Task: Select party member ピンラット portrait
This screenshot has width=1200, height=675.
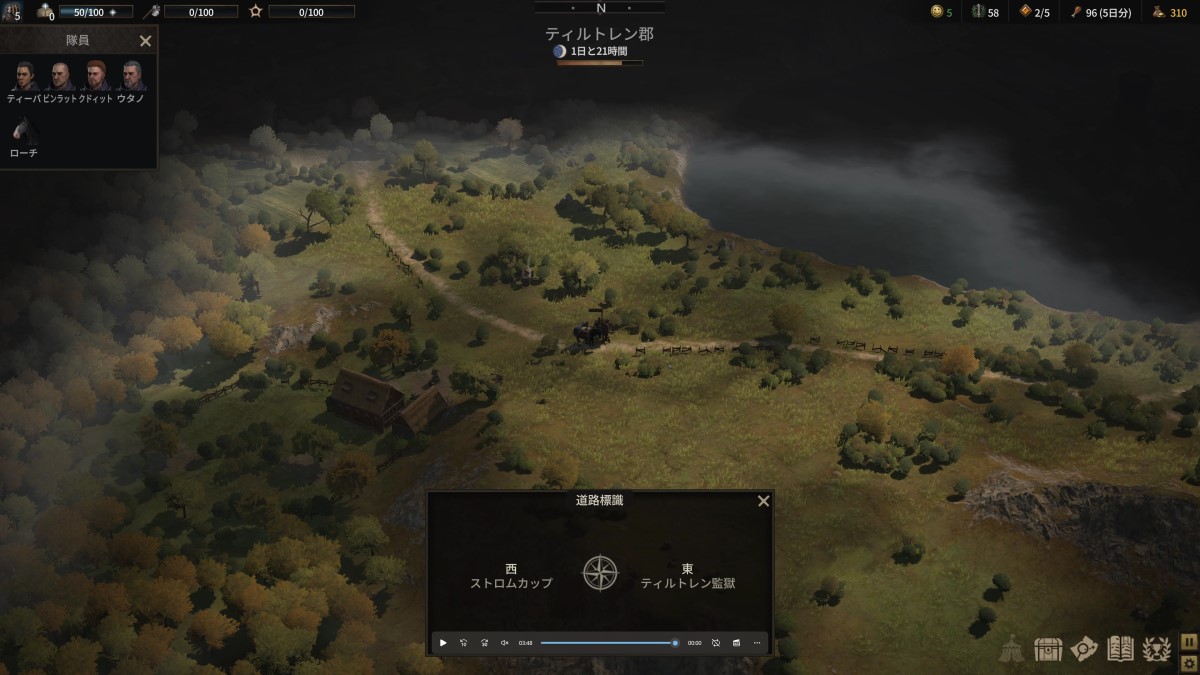Action: pyautogui.click(x=61, y=76)
